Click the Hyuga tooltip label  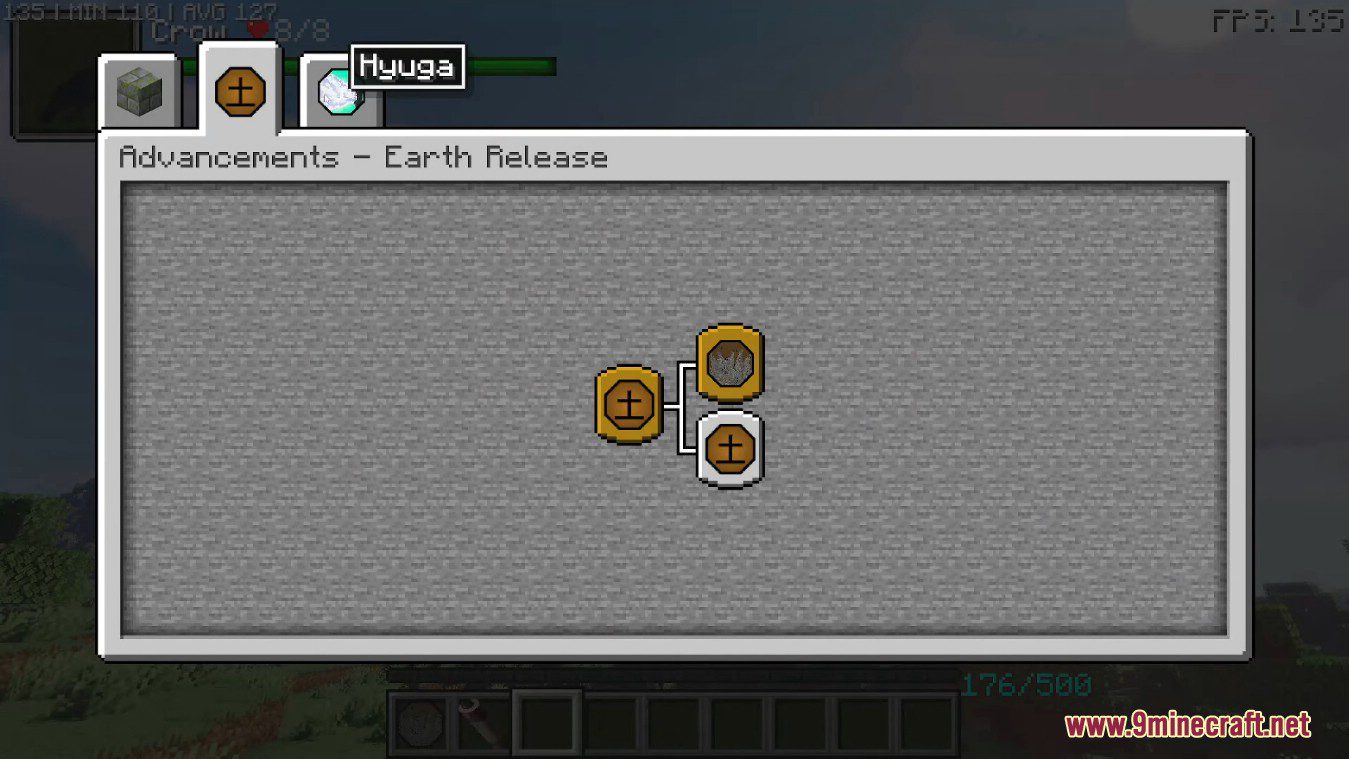click(409, 65)
